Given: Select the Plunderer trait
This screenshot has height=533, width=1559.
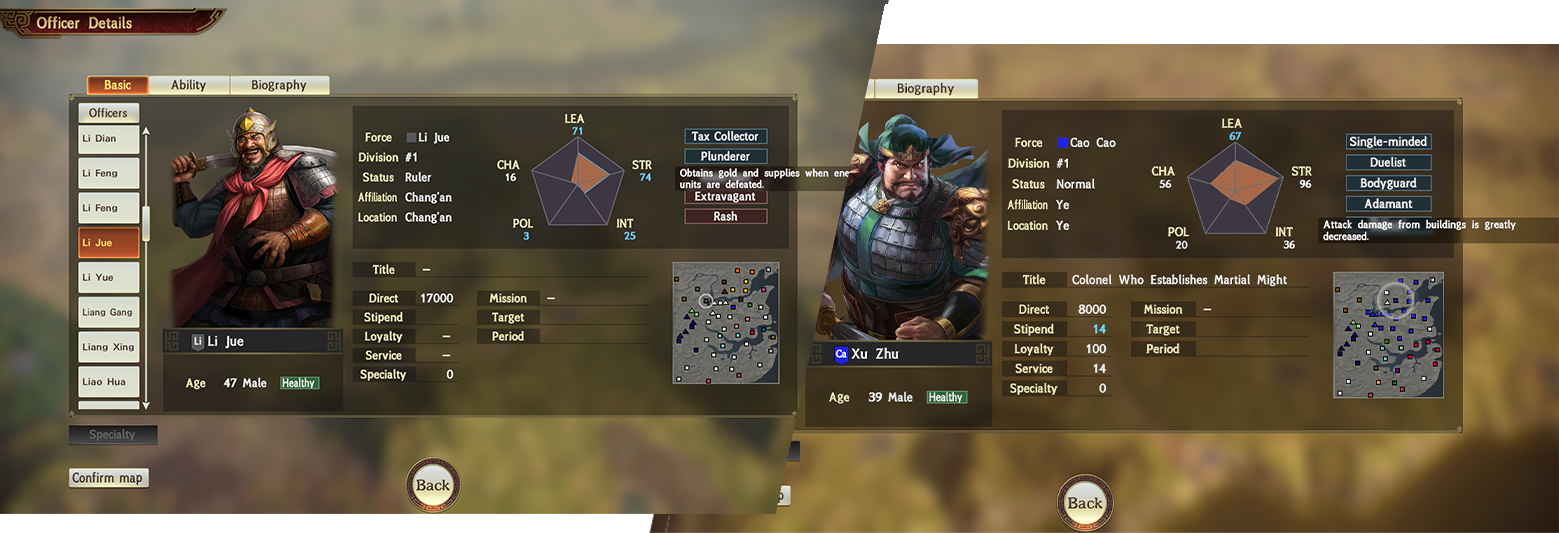Looking at the screenshot, I should [x=725, y=157].
